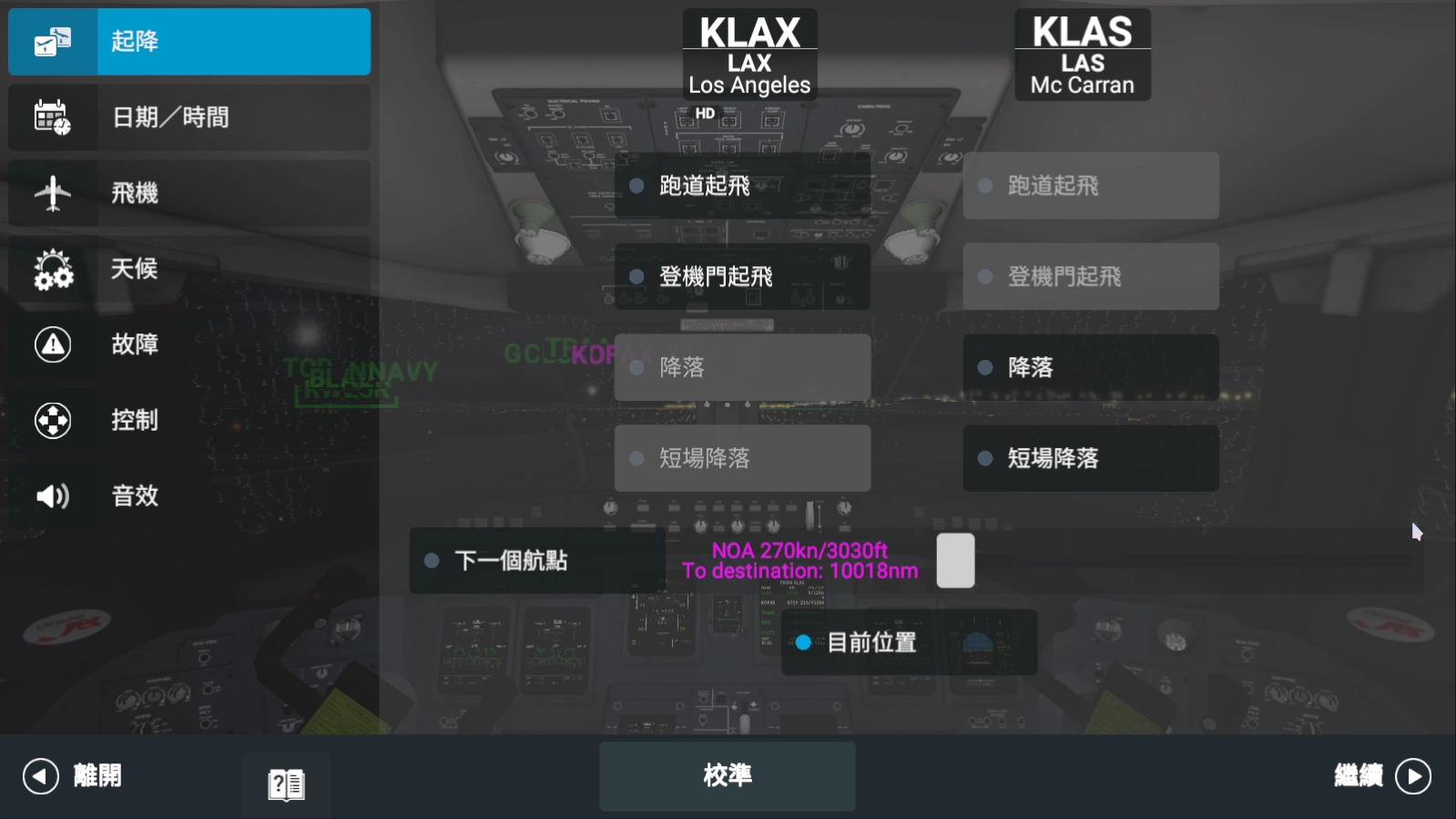Viewport: 1456px width, 819px height.
Task: Enable 短場降落 short landing at KLAS
Action: (1090, 458)
